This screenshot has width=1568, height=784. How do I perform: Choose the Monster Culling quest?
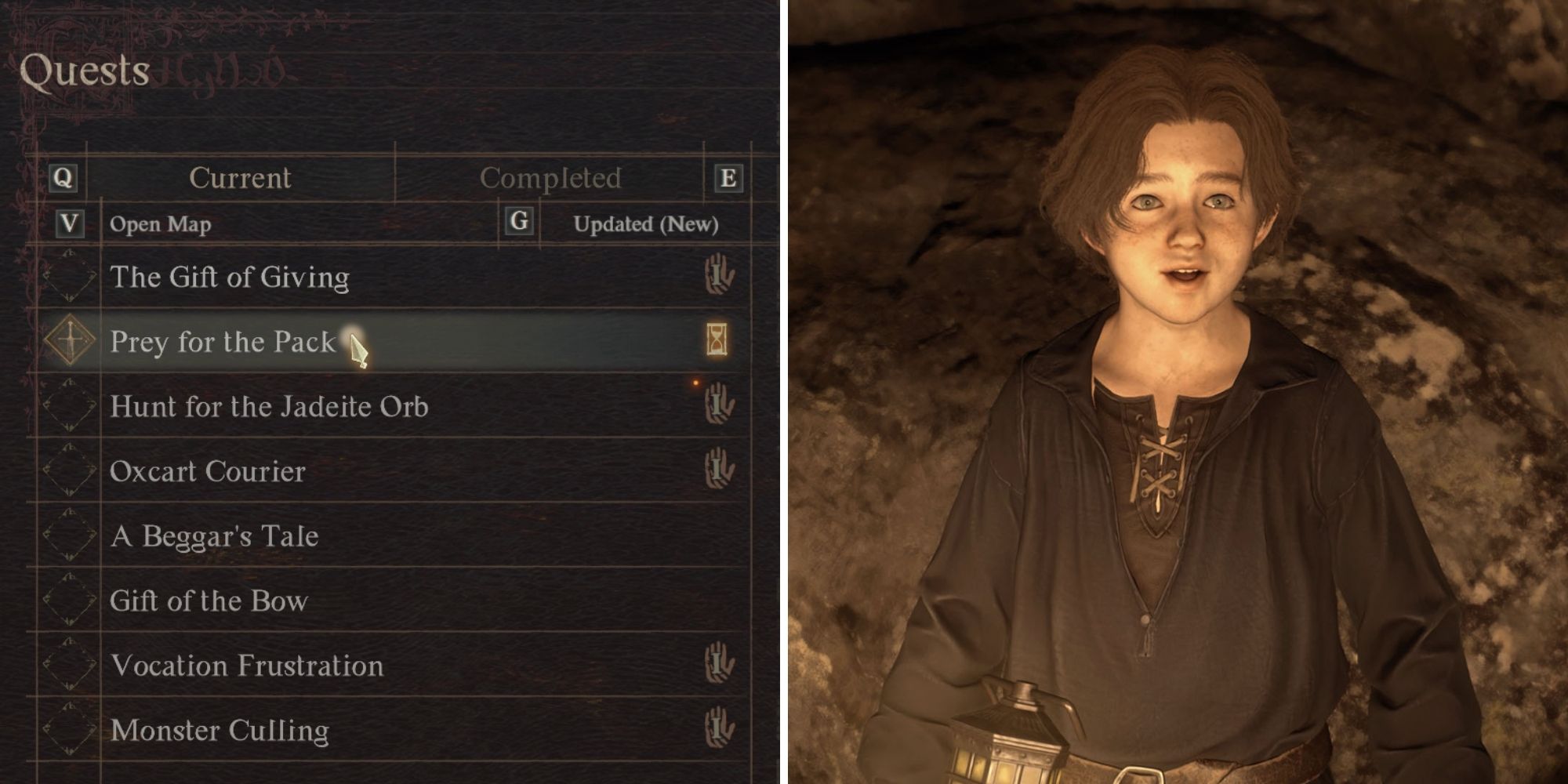coord(220,731)
